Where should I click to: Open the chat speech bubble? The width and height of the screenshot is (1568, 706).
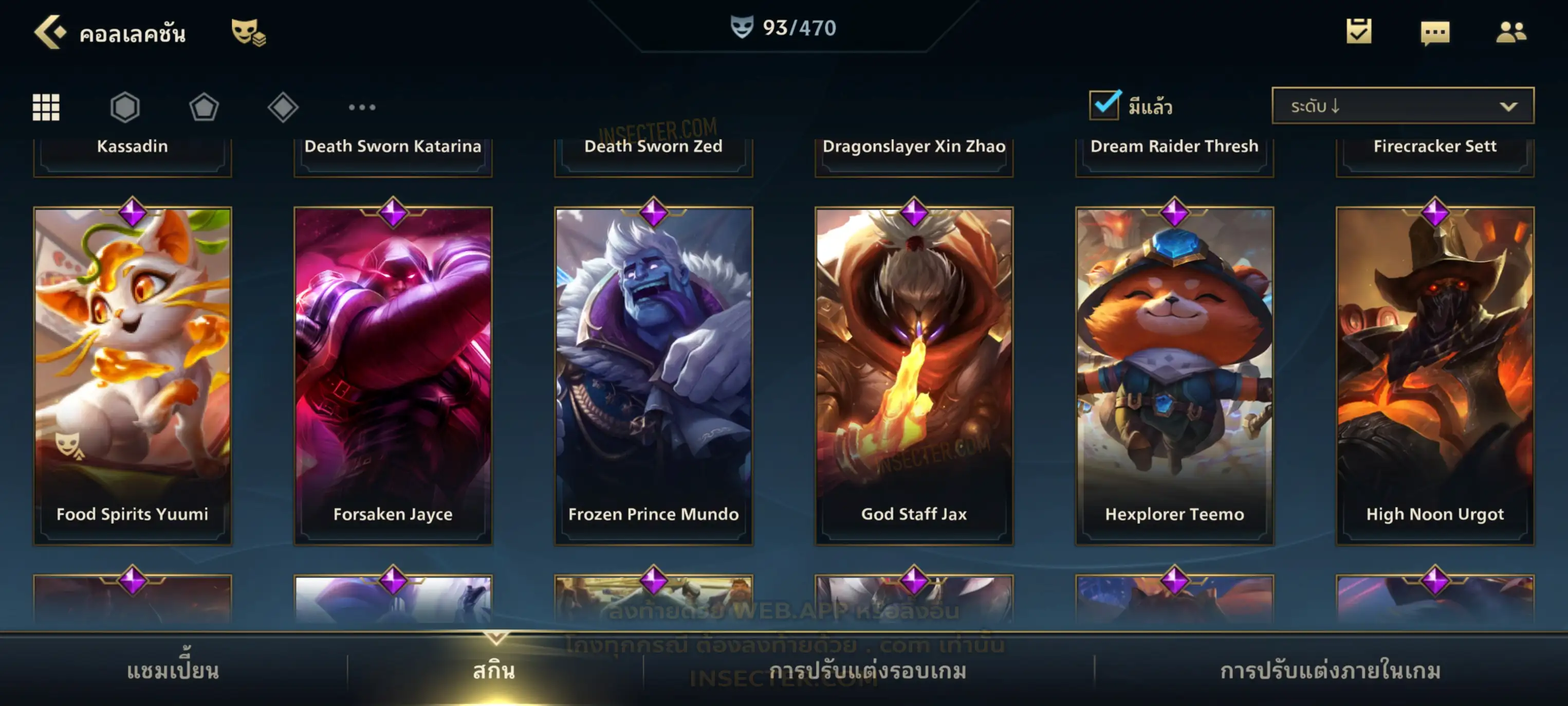pos(1435,32)
